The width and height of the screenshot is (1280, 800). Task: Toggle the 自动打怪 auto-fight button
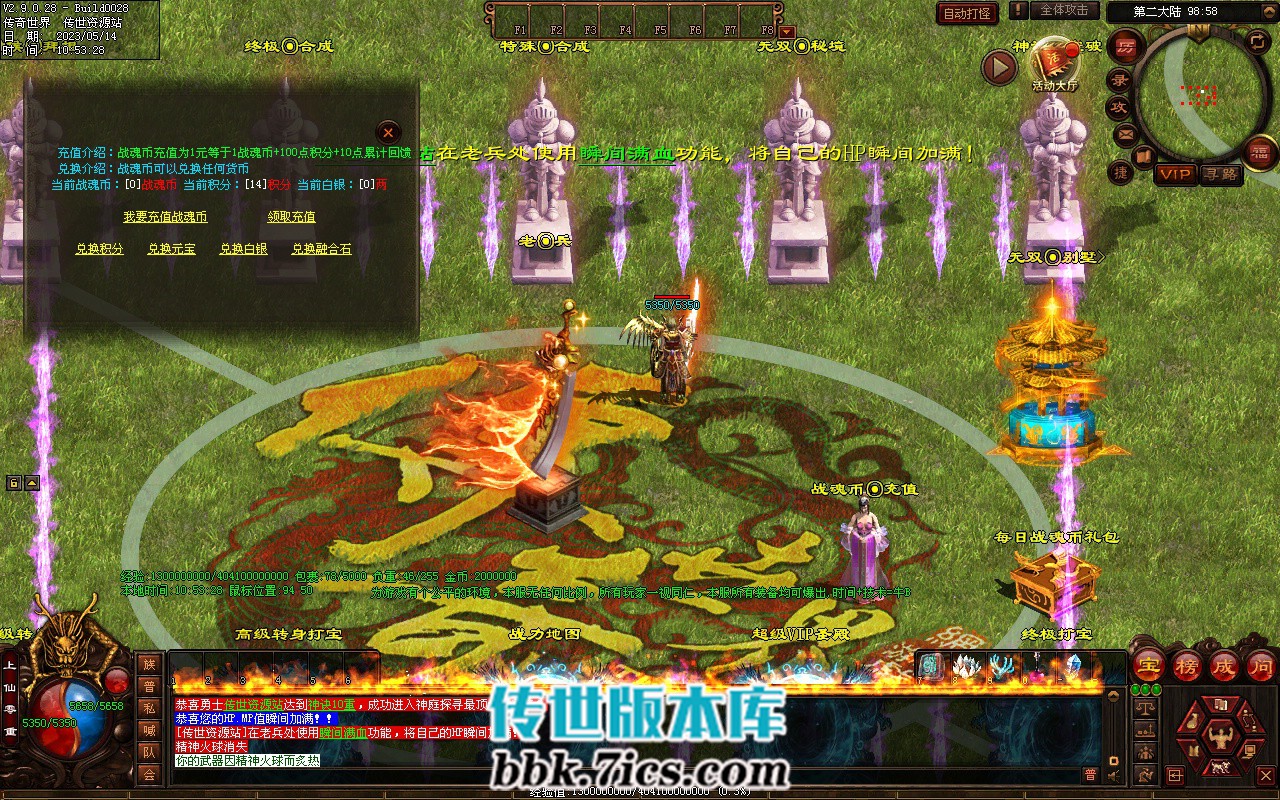point(968,13)
